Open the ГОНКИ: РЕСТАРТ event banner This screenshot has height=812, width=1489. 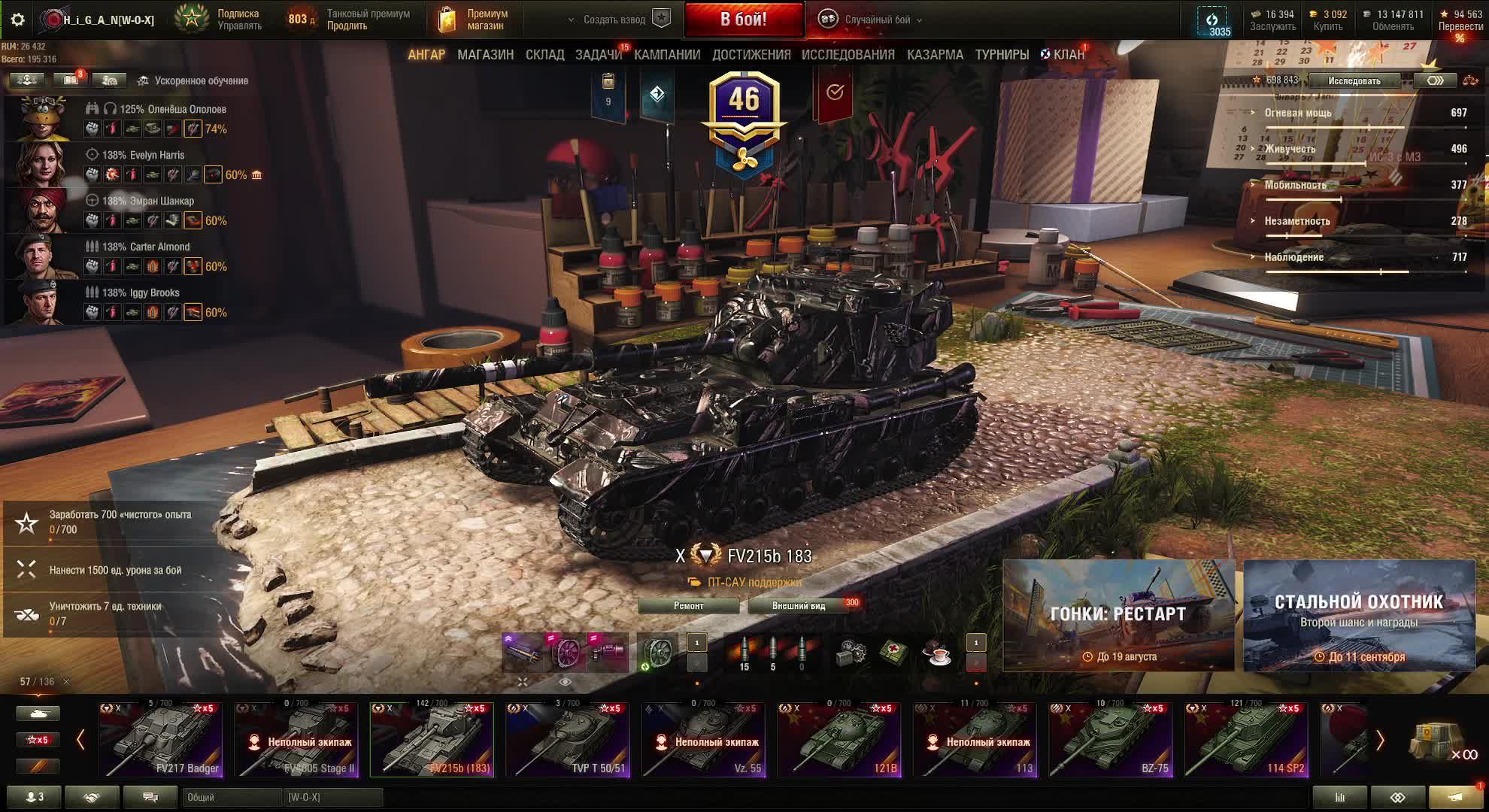(x=1118, y=615)
